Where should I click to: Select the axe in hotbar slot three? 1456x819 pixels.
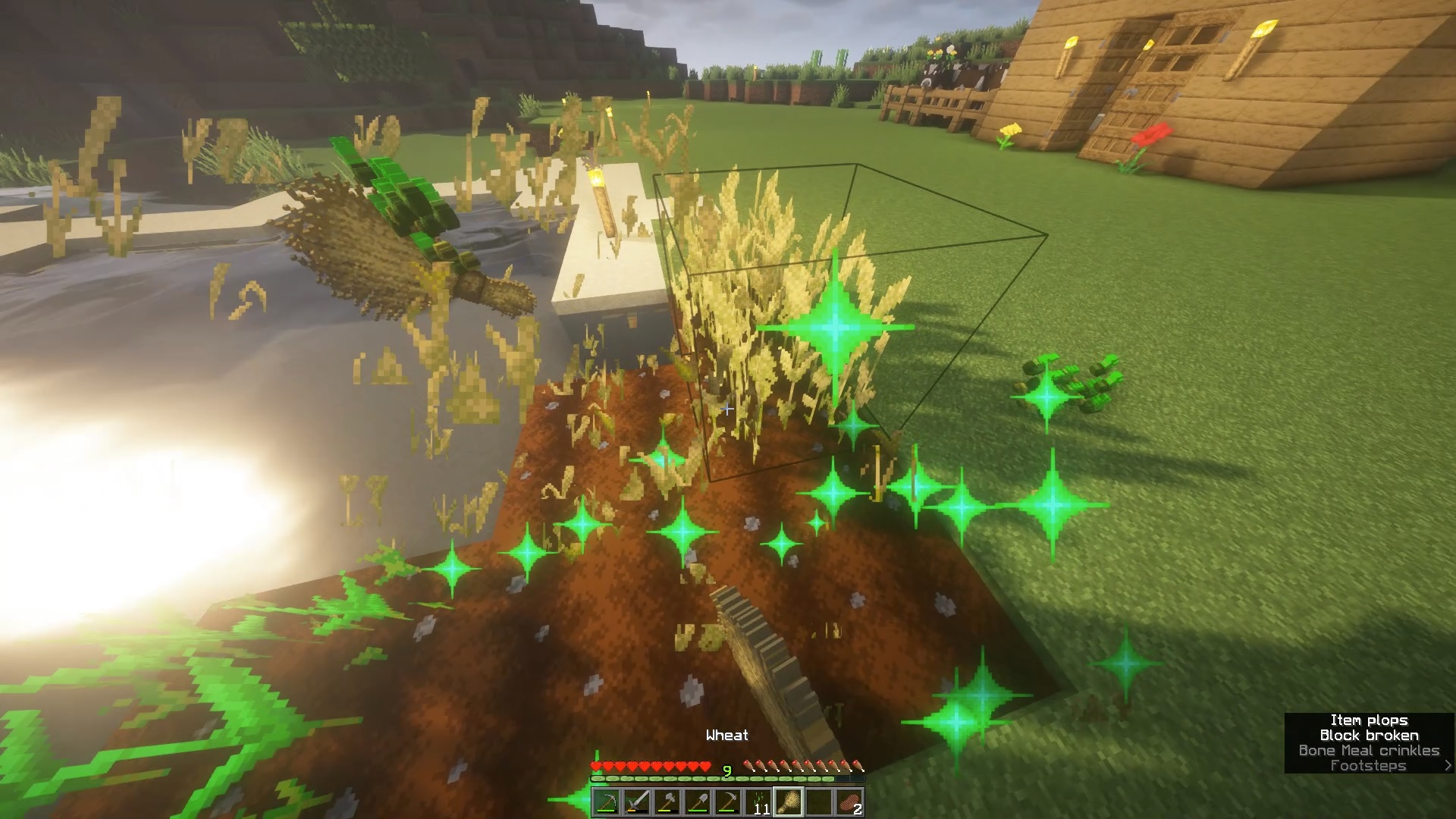pyautogui.click(x=668, y=802)
